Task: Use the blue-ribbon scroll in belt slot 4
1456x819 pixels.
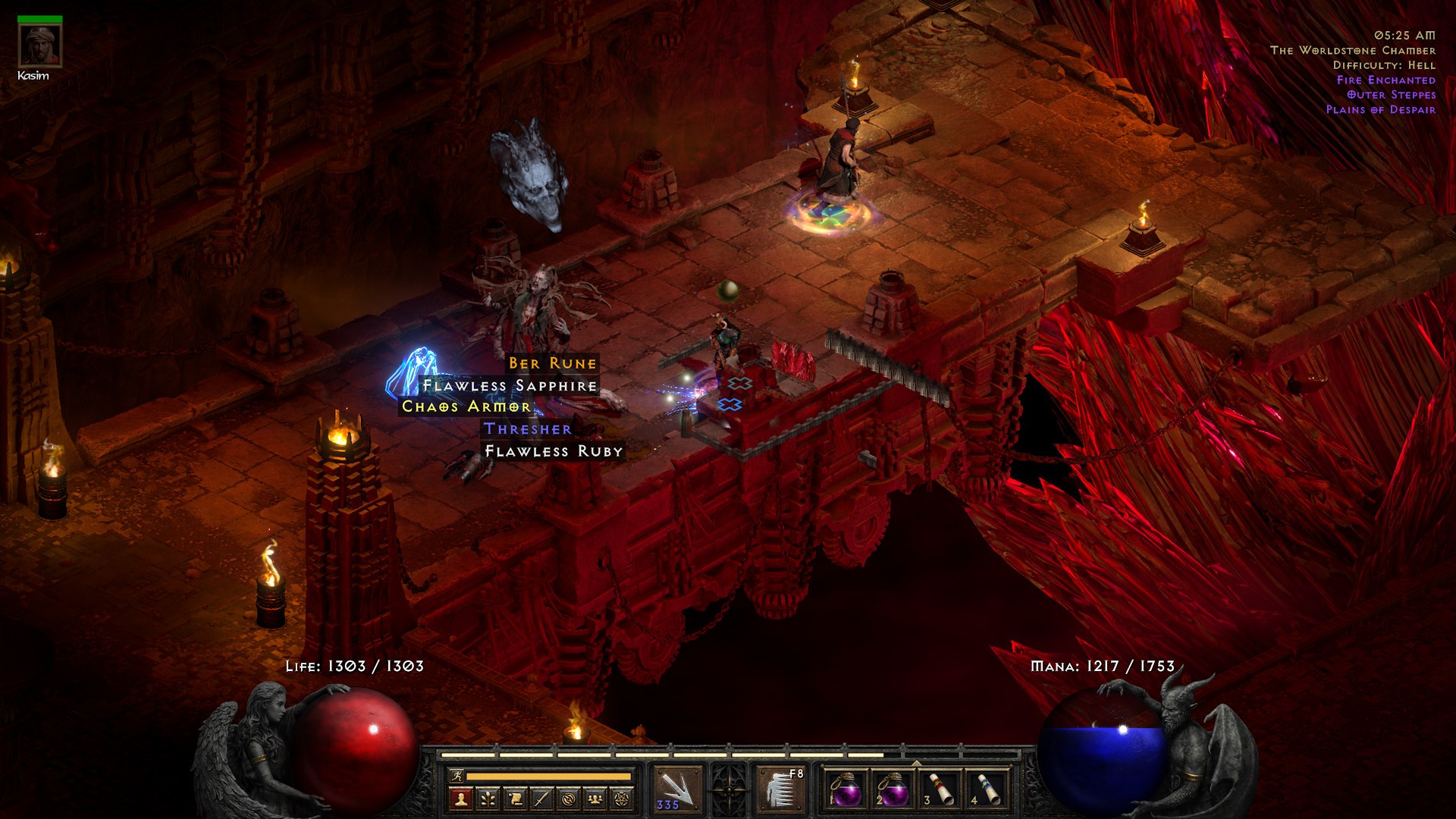Action: (987, 789)
